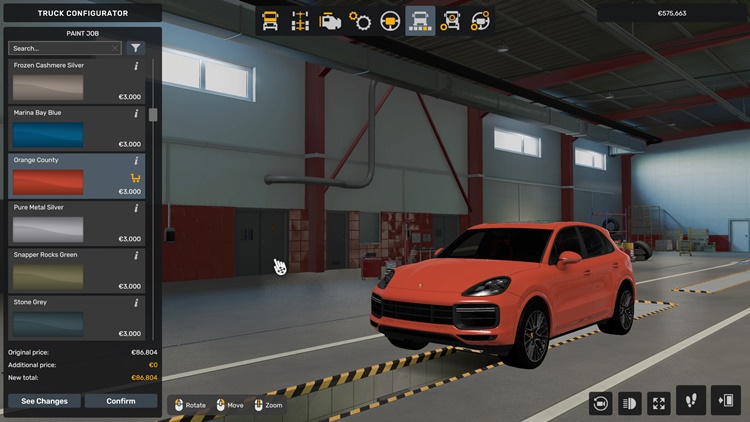Viewport: 750px width, 422px height.
Task: Choose the Stone Grey paint
Action: coord(48,323)
